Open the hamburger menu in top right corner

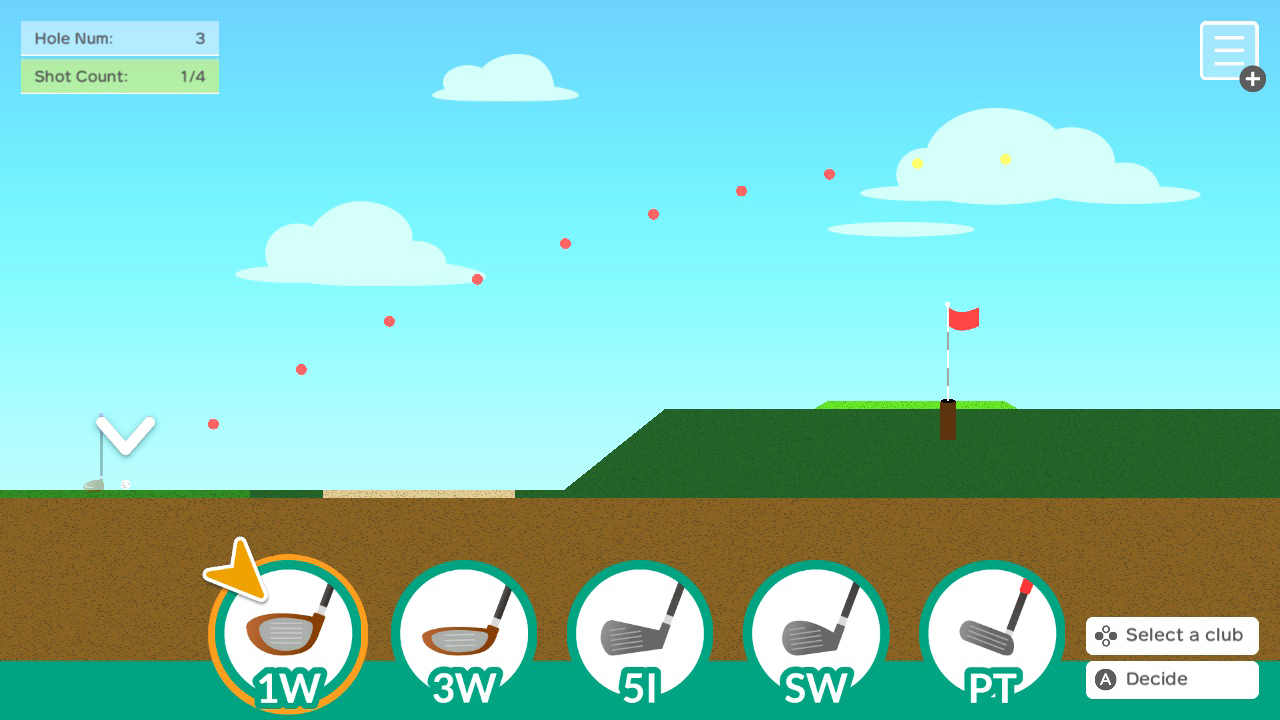coord(1229,50)
